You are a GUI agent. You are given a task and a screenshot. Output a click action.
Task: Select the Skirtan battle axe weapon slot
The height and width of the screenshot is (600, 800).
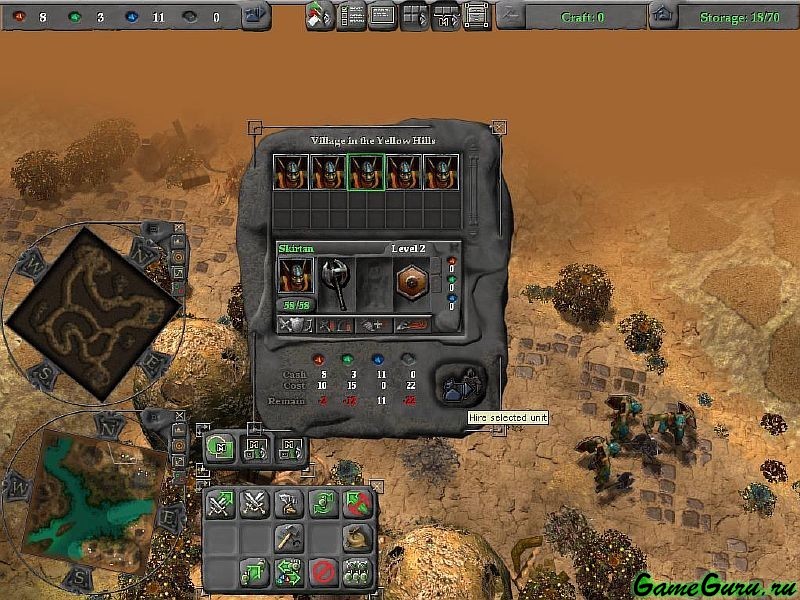(335, 282)
